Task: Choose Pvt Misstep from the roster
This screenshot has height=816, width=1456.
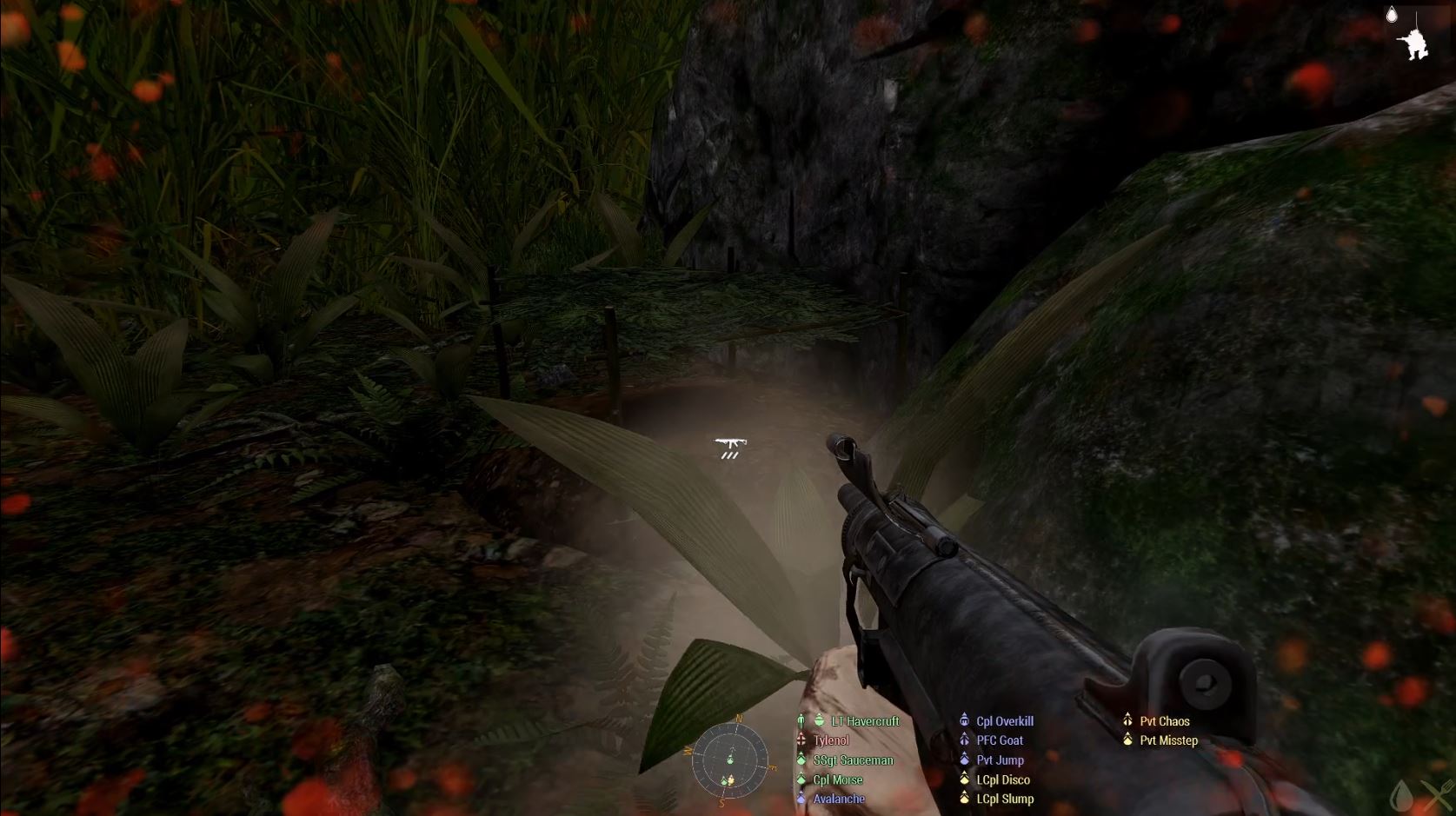Action: (1168, 740)
